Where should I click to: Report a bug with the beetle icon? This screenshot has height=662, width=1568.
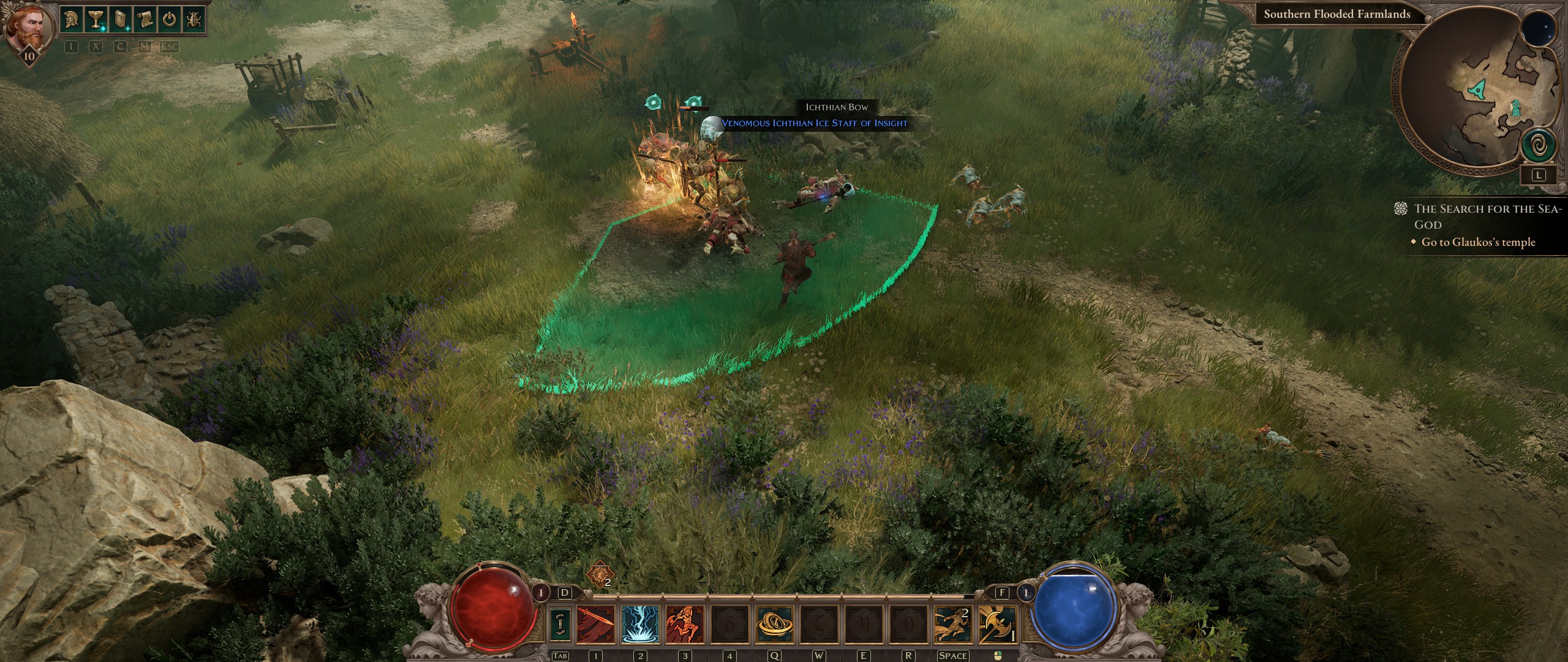coord(193,20)
